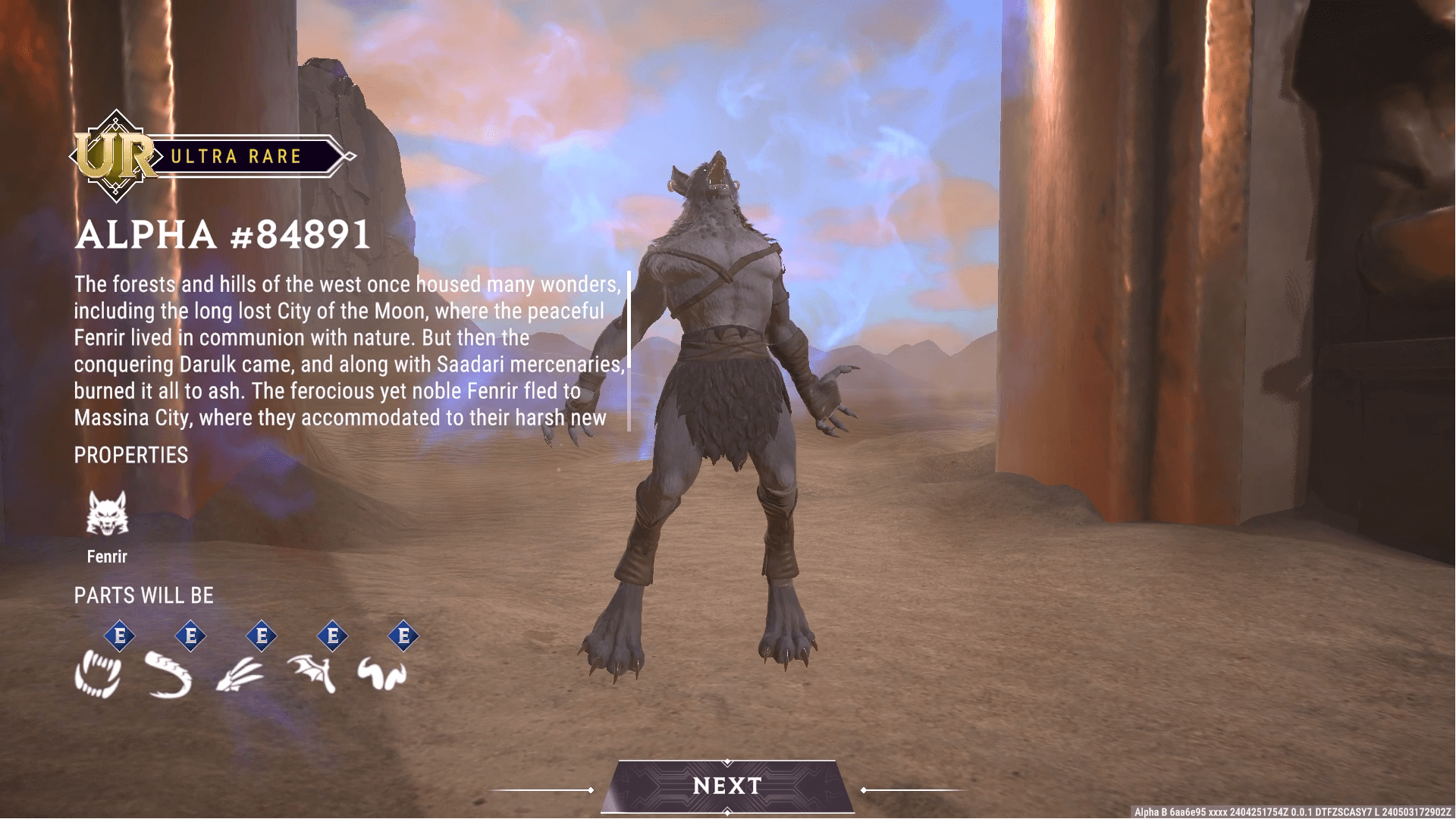1456x819 pixels.
Task: Choose the winged part icon
Action: 311,674
